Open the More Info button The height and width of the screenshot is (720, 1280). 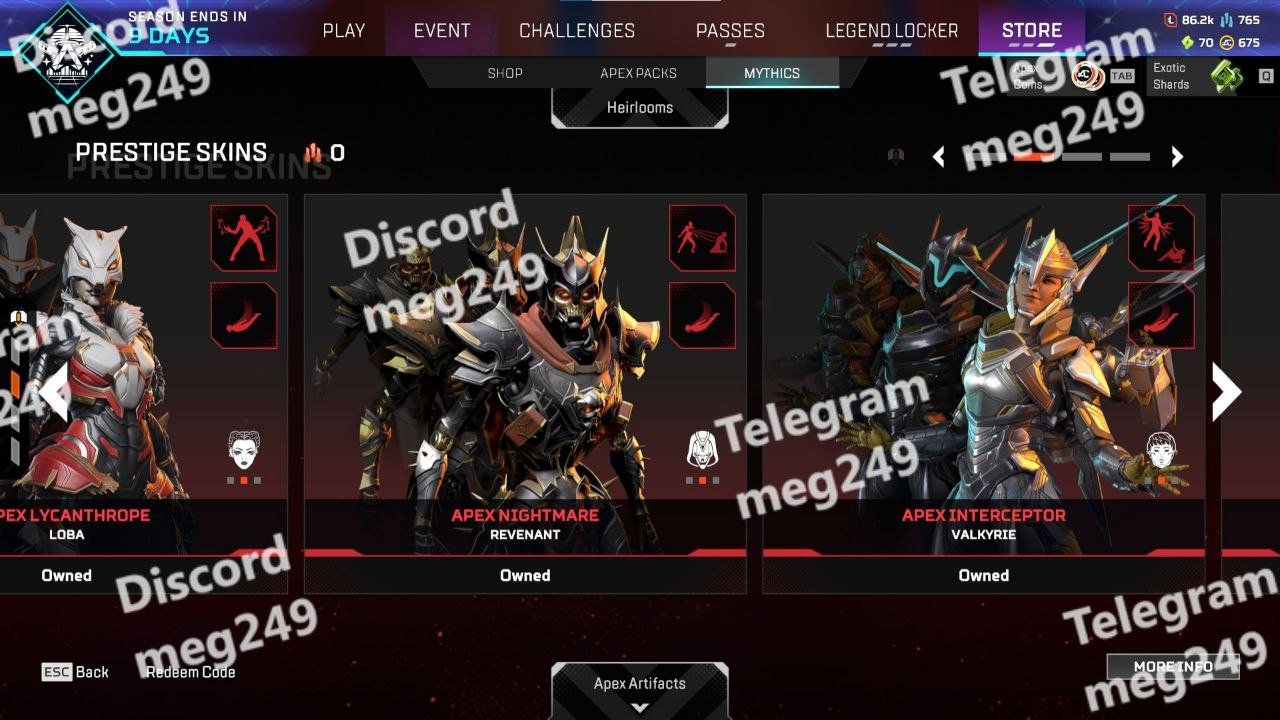(x=1173, y=666)
